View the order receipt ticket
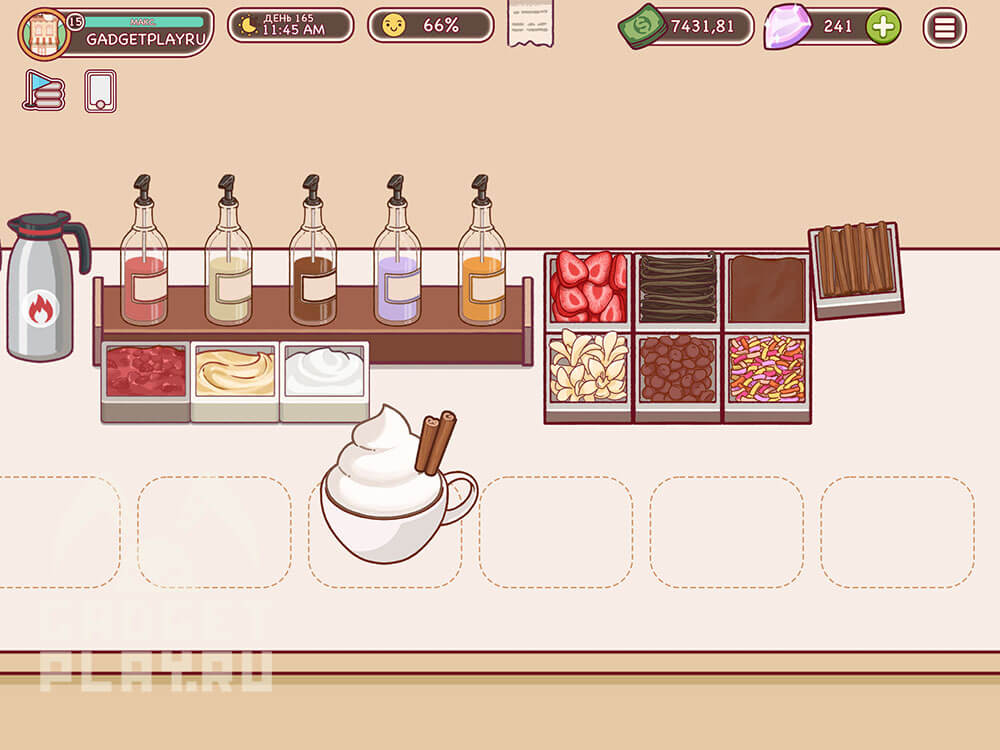This screenshot has width=1000, height=750. pos(531,24)
